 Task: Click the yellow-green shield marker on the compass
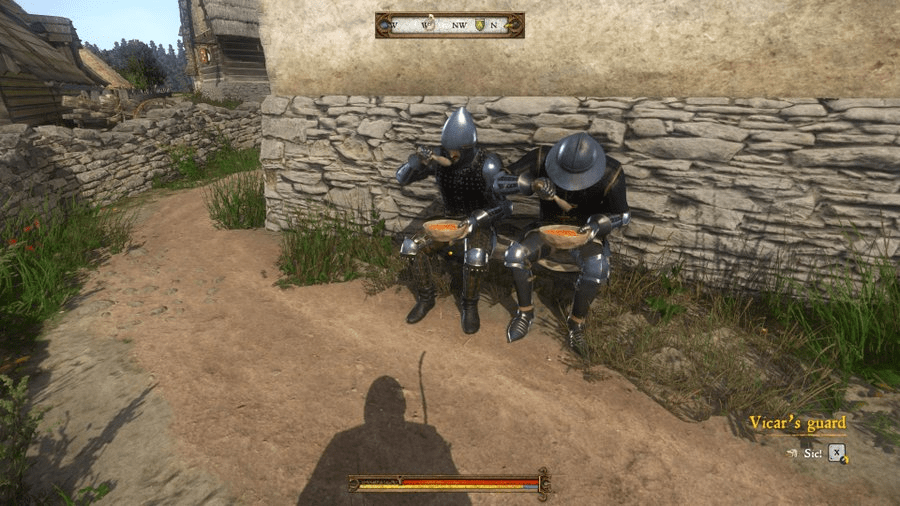480,25
